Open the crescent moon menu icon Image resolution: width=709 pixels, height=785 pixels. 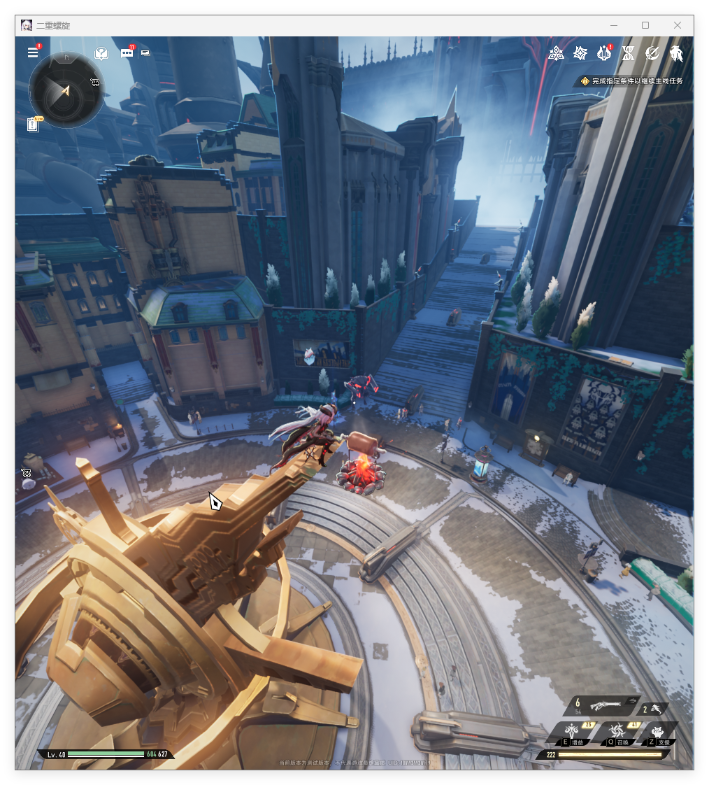coord(653,52)
